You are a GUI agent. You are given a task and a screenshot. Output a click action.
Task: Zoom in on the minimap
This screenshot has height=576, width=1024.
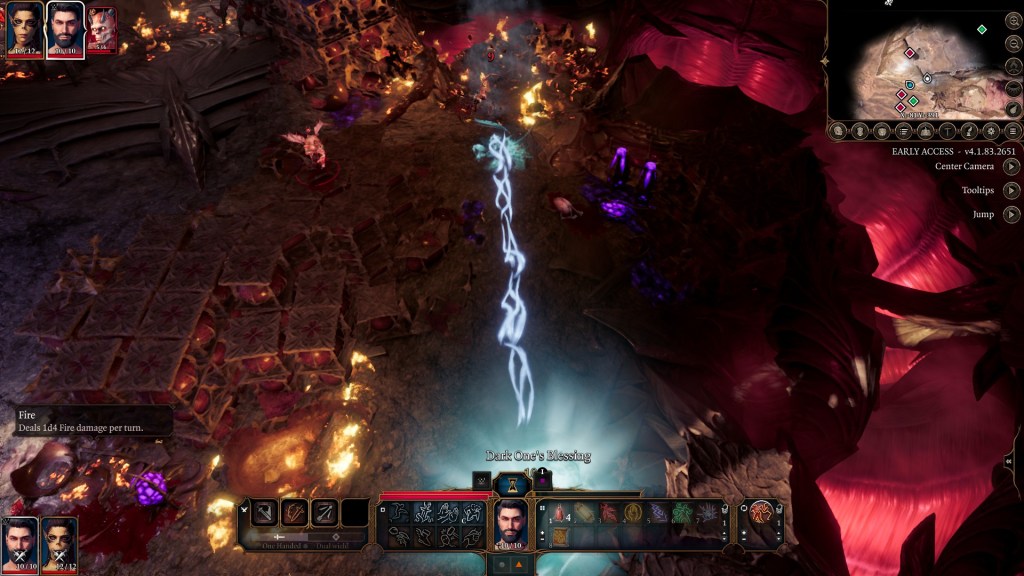(x=1014, y=20)
